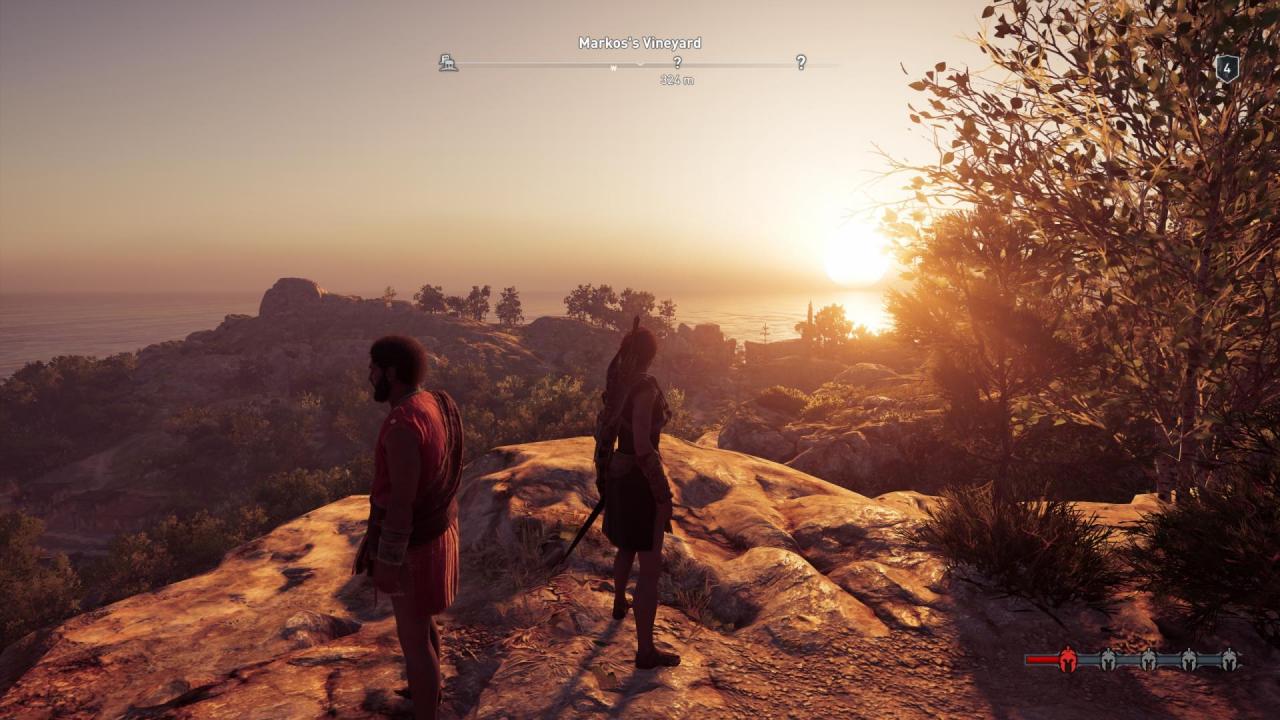Viewport: 1280px width, 720px height.
Task: Click the west 'w' direction marker on the compass
Action: point(613,67)
